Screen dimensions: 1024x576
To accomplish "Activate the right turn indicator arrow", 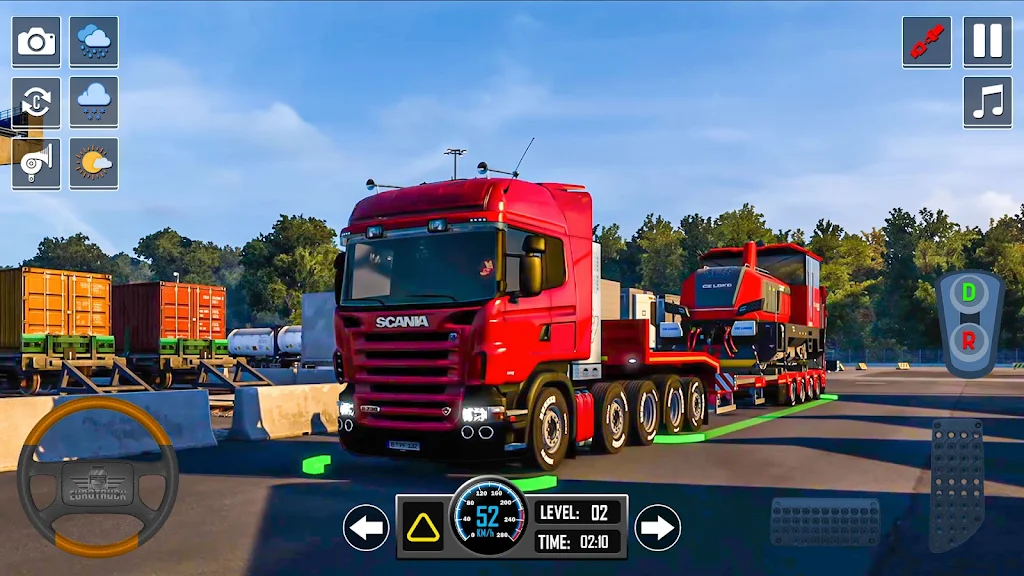I will [x=657, y=527].
